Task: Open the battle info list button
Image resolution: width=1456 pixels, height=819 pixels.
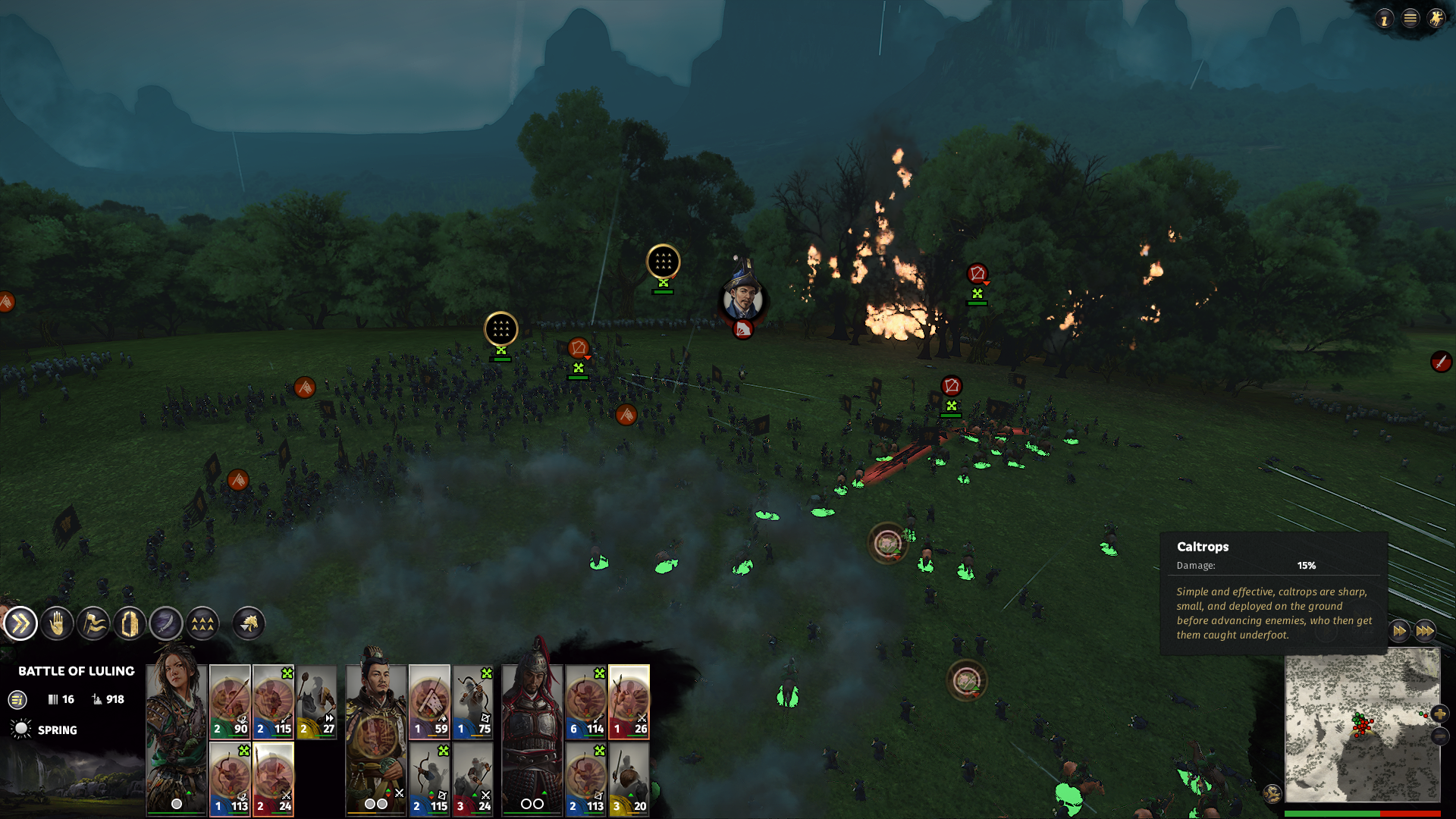Action: click(x=17, y=700)
